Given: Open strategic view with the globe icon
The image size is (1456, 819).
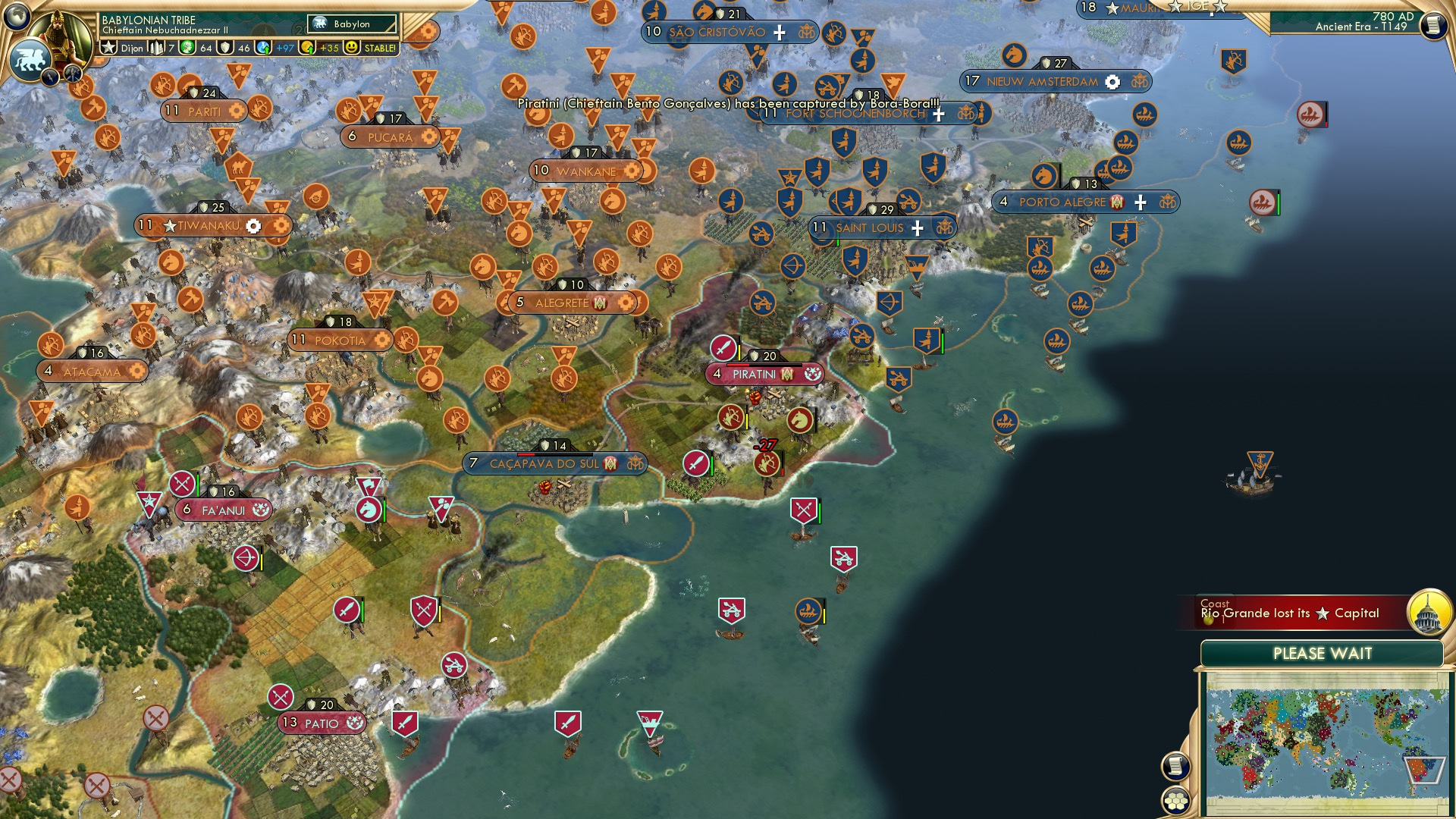Looking at the screenshot, I should (x=15, y=15).
